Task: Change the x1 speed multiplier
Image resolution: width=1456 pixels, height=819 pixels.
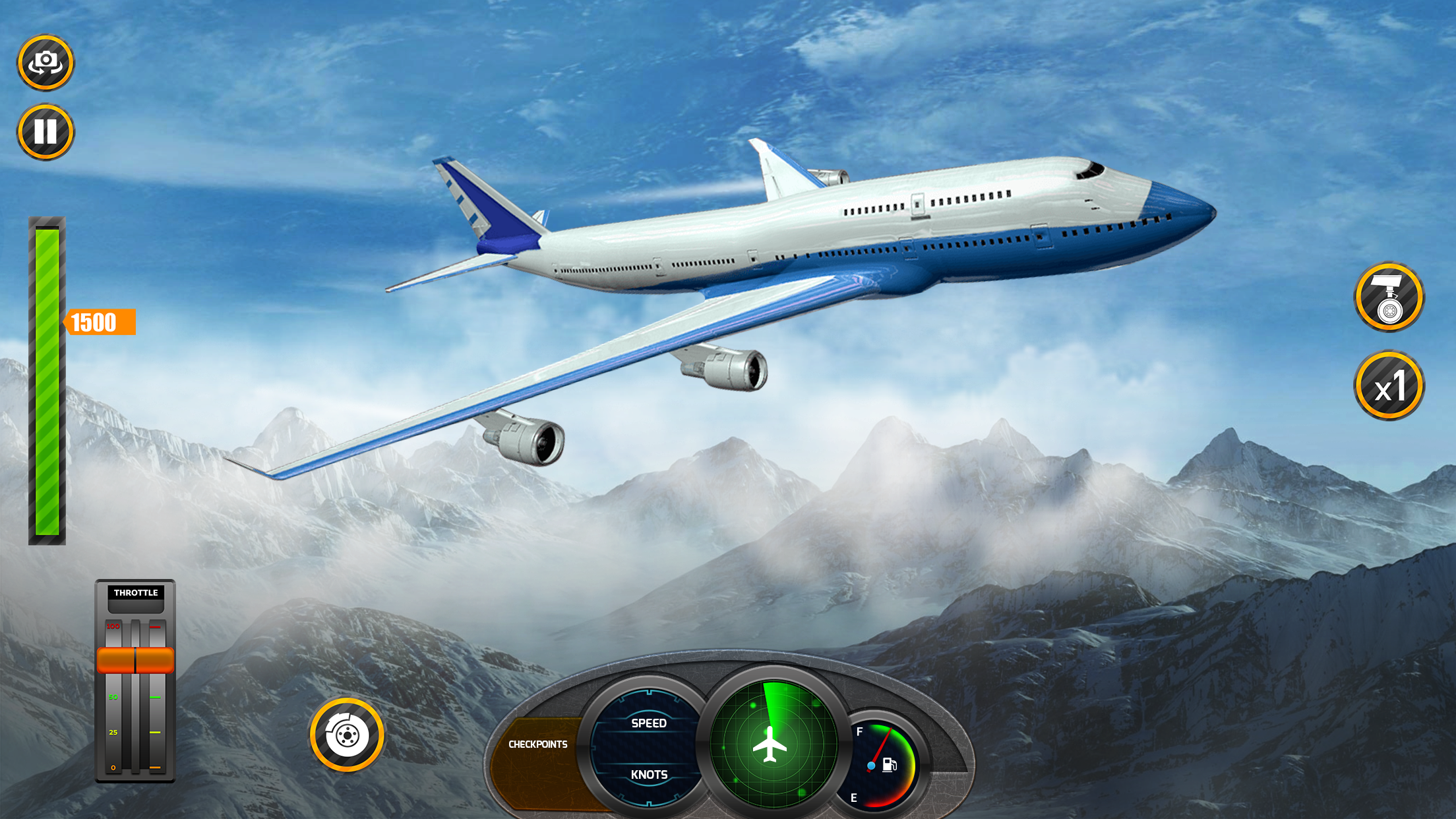Action: tap(1389, 386)
